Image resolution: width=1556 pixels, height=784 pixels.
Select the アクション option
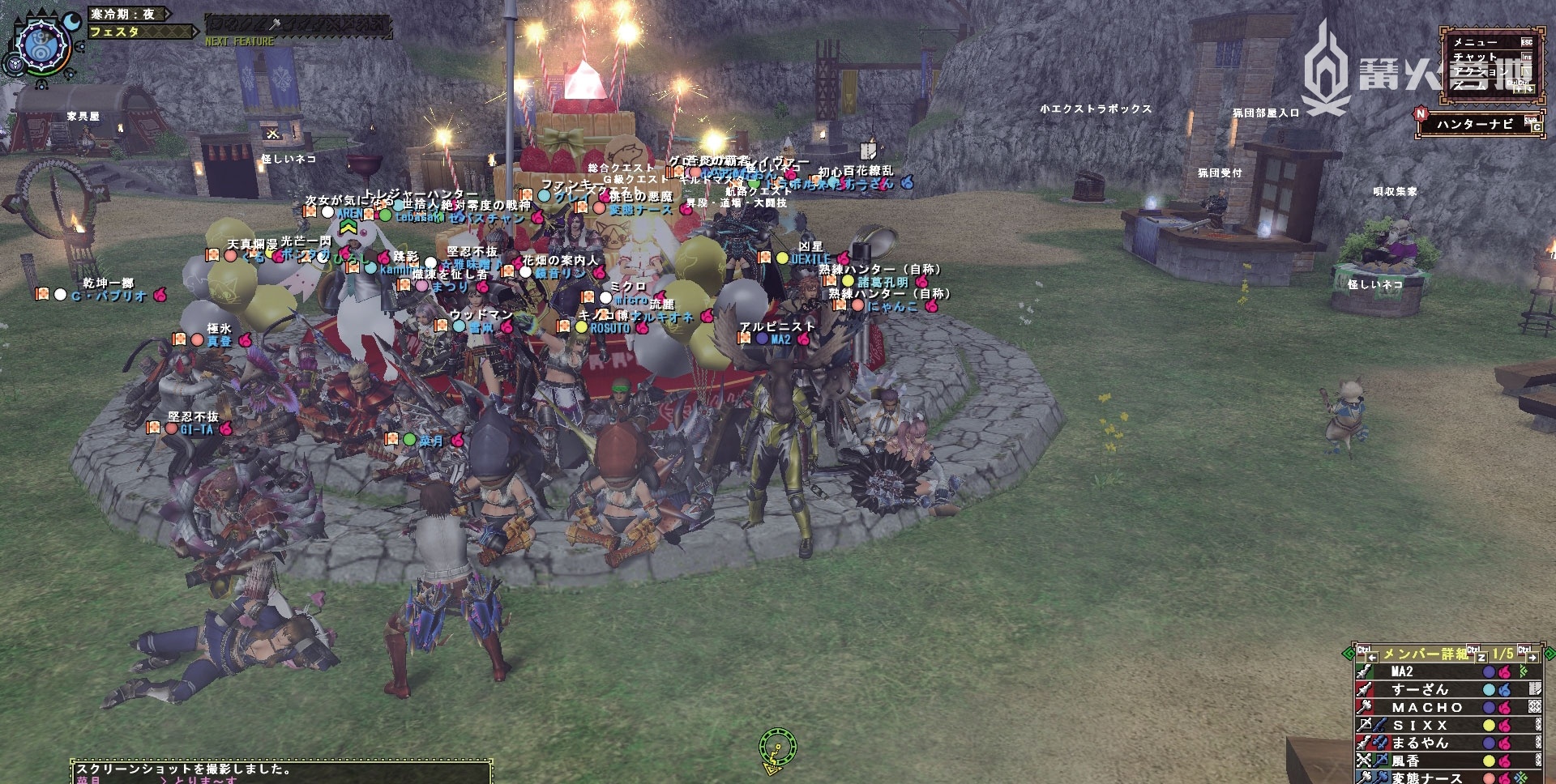pos(1485,71)
